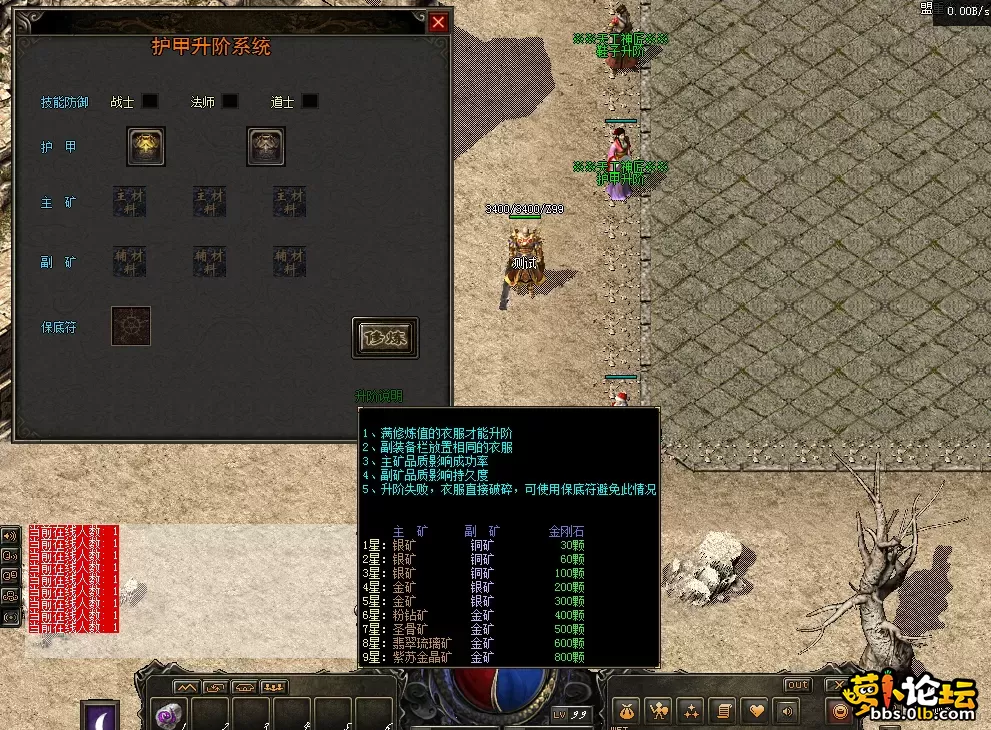Select the purple item in hotbar slot one
991x730 pixels.
pos(168,714)
